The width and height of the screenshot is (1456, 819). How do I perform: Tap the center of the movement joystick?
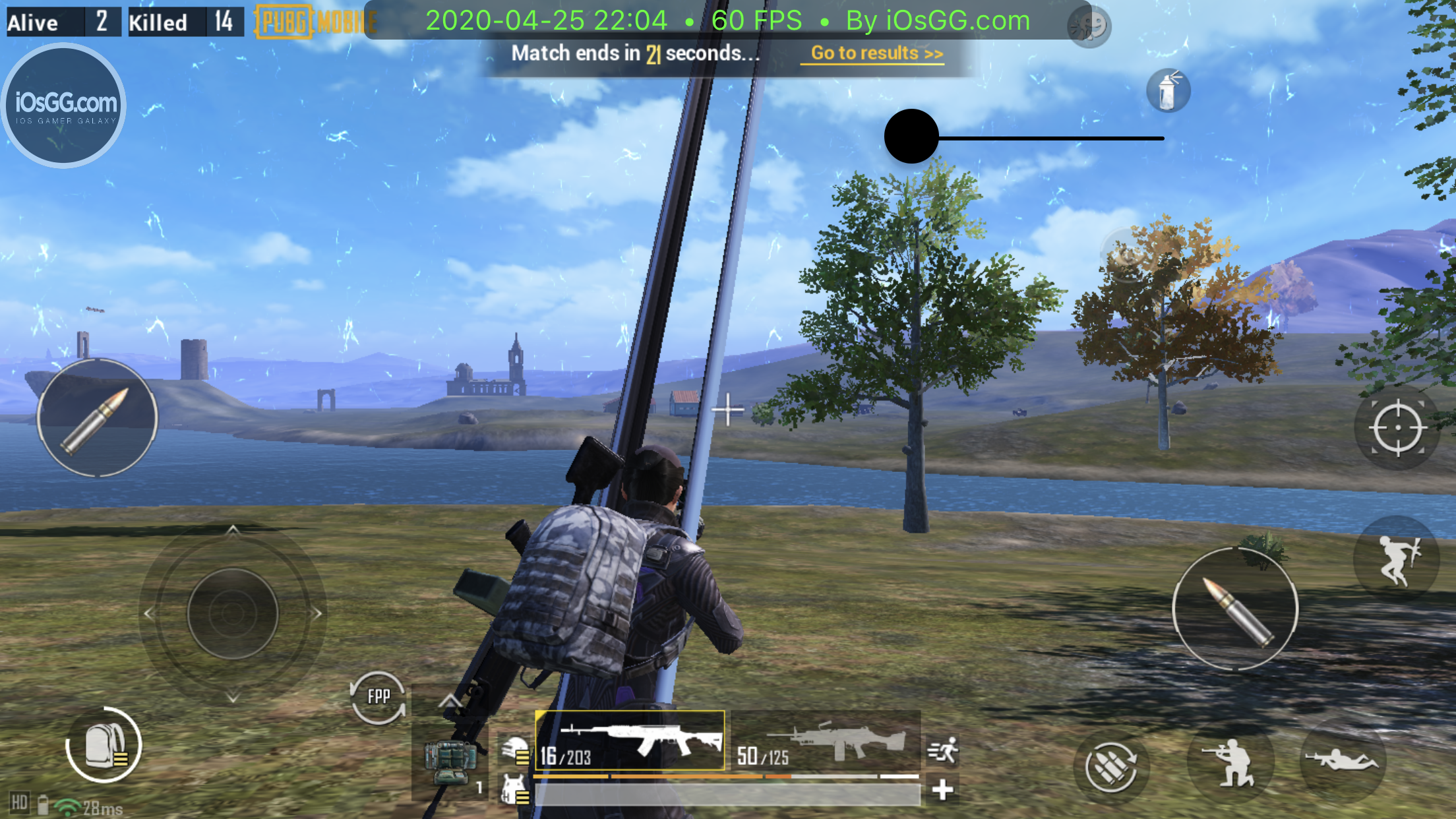[x=232, y=613]
